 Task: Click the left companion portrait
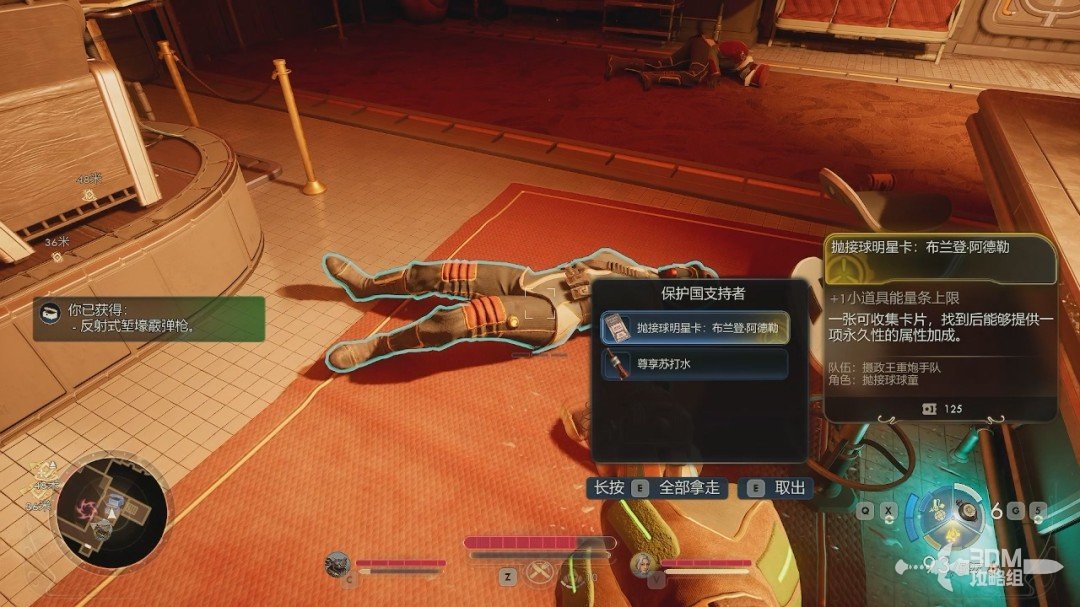[x=339, y=565]
